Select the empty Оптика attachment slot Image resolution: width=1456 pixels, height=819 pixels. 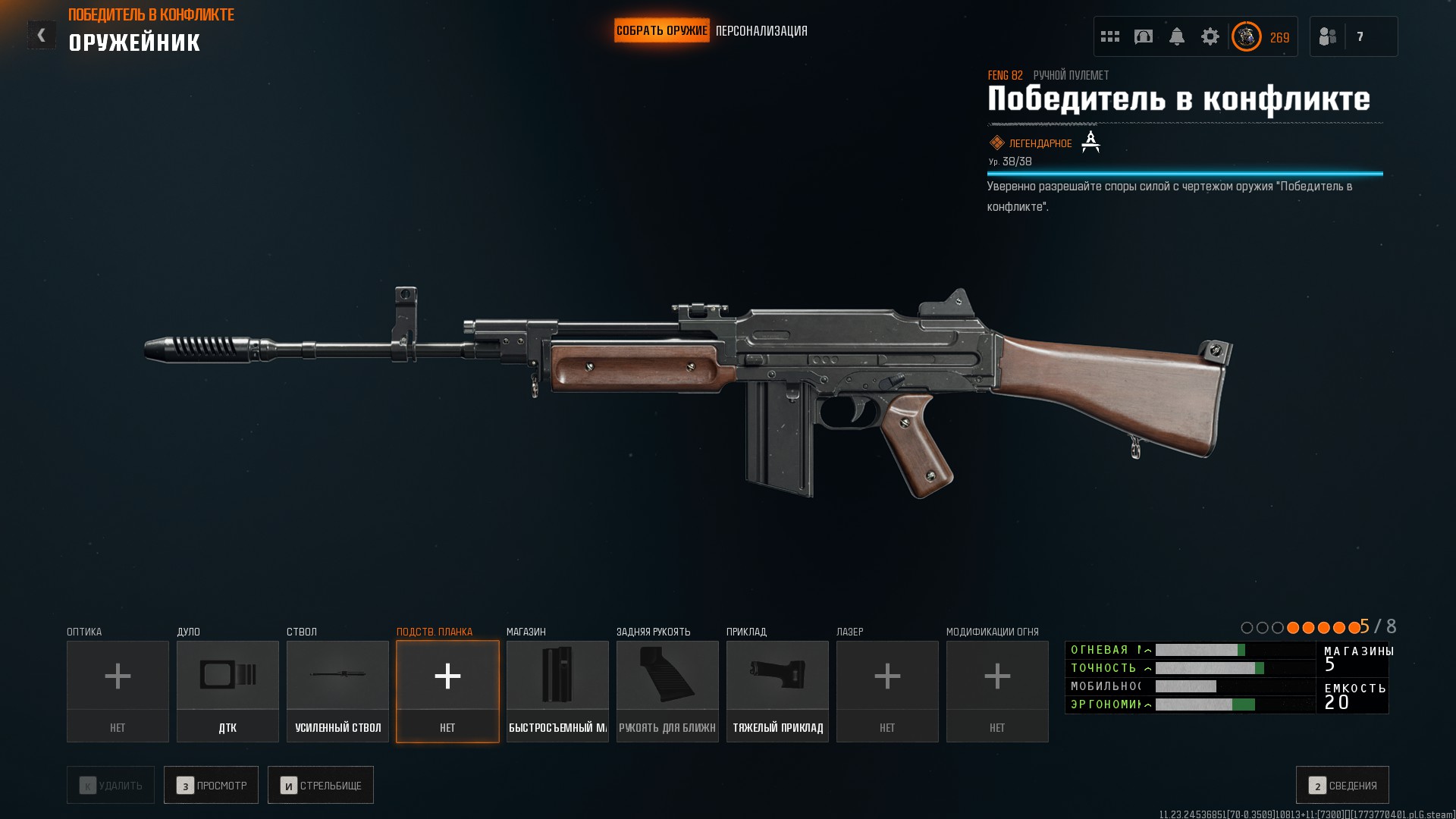tap(118, 691)
